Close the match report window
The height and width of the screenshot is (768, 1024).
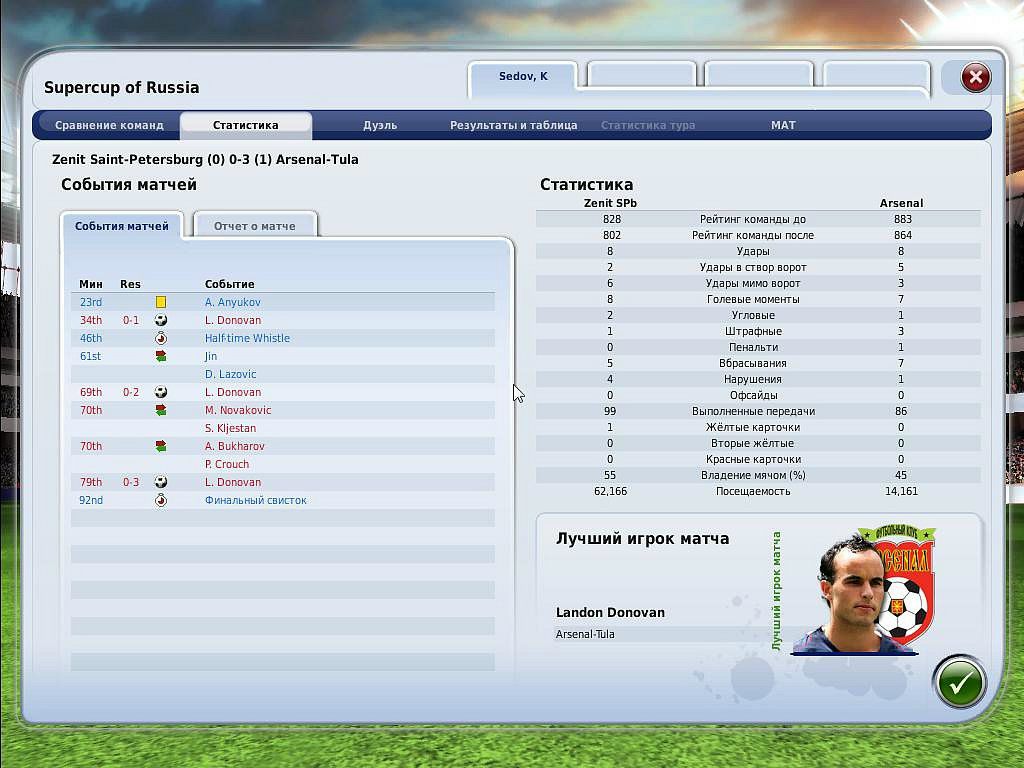975,77
